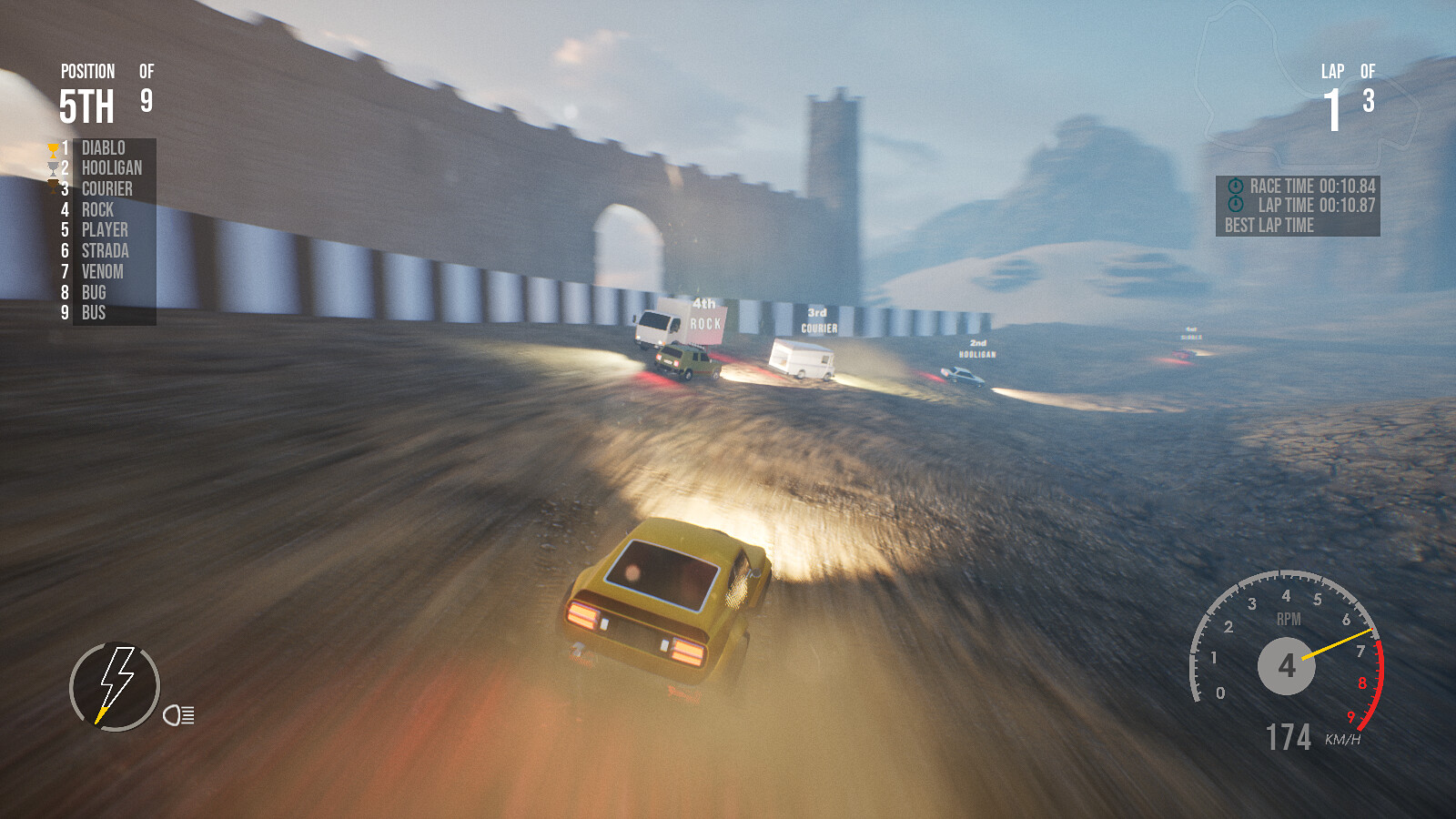Image resolution: width=1456 pixels, height=819 pixels.
Task: Click the Lap Time stopwatch icon
Action: pyautogui.click(x=1237, y=202)
